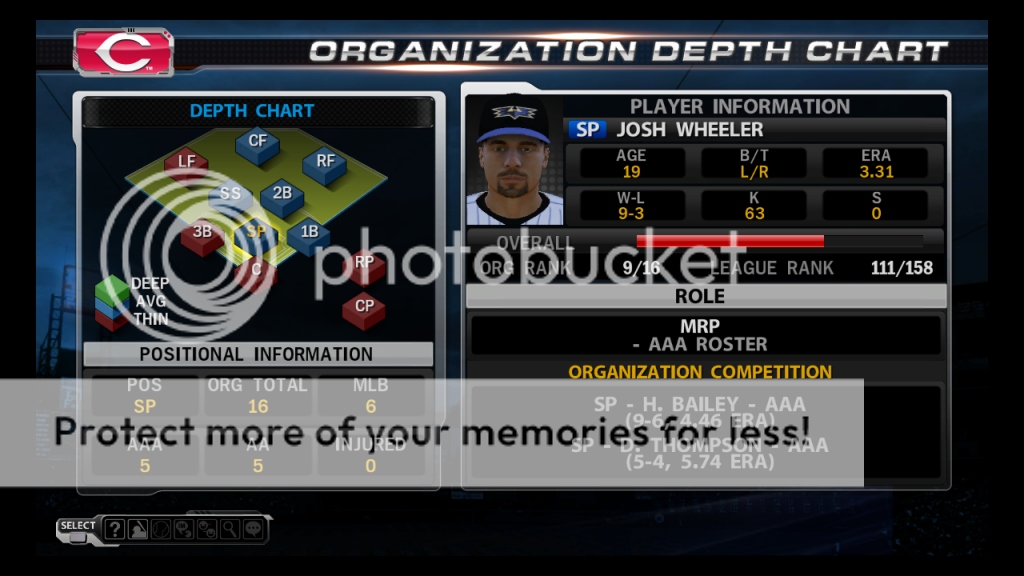Screen dimensions: 1024x576
Task: Open the speech bubble chat icon
Action: click(253, 529)
